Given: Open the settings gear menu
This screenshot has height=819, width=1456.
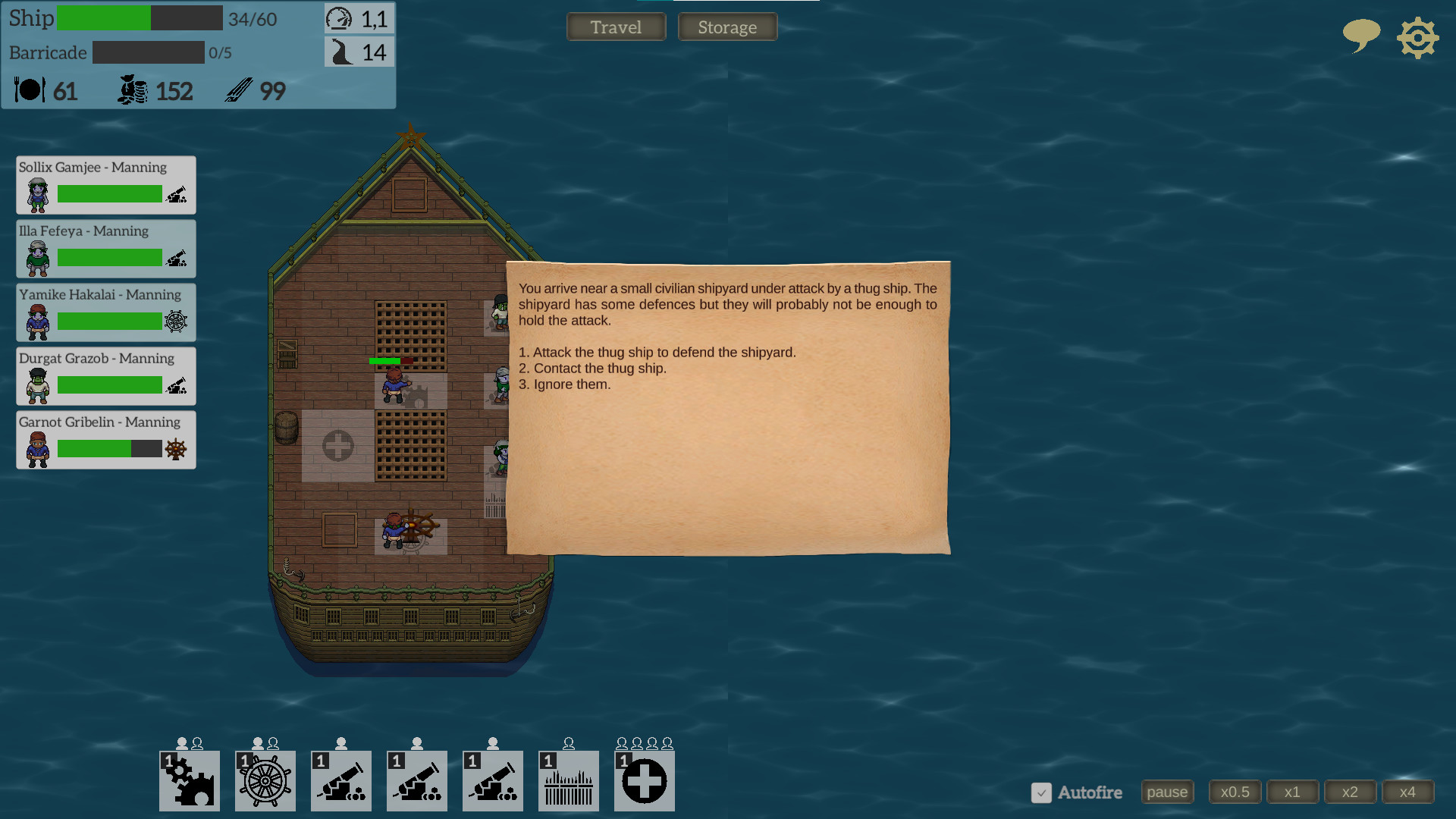Looking at the screenshot, I should (1417, 37).
